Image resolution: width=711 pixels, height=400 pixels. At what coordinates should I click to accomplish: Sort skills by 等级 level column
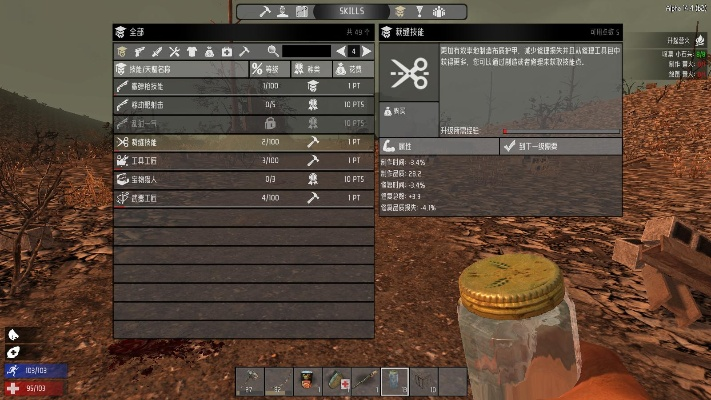click(x=269, y=69)
